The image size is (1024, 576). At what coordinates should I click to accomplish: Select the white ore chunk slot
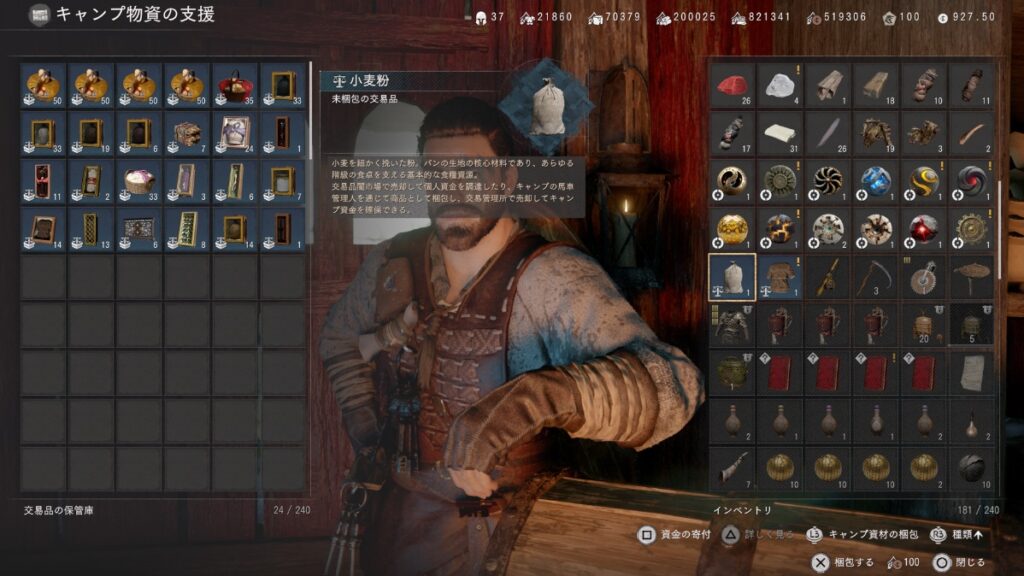pyautogui.click(x=780, y=86)
